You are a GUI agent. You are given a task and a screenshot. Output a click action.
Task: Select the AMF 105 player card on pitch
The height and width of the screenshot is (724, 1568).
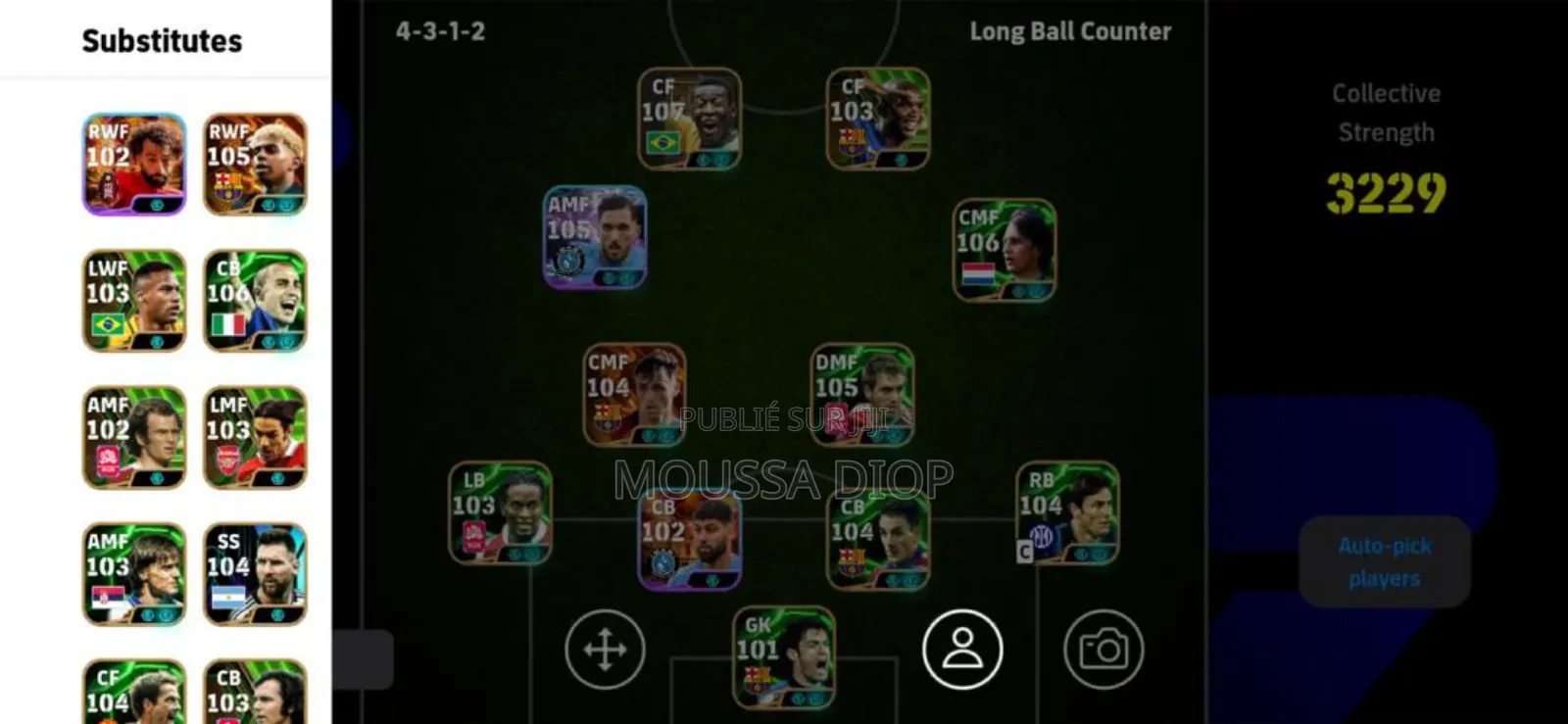[x=595, y=237]
